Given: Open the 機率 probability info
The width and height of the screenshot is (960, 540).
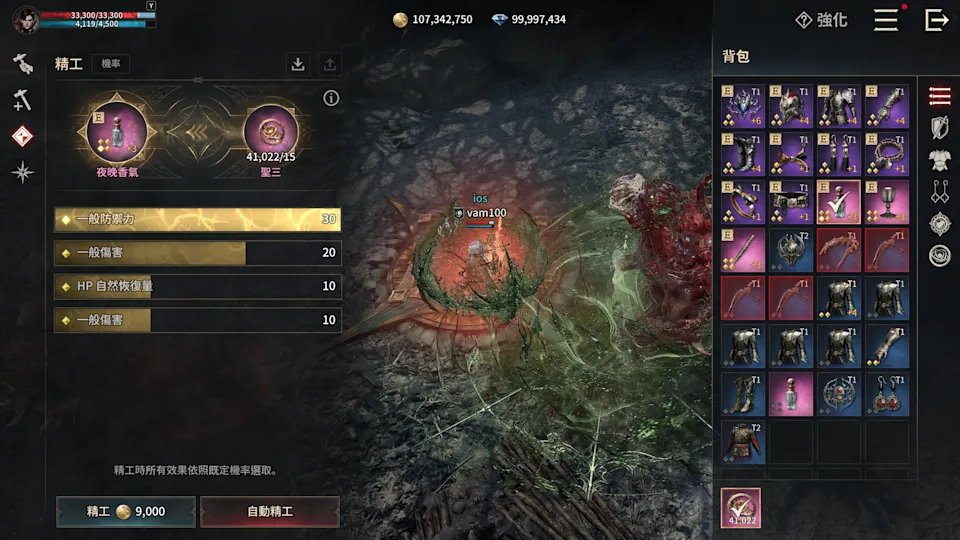Looking at the screenshot, I should [x=110, y=64].
